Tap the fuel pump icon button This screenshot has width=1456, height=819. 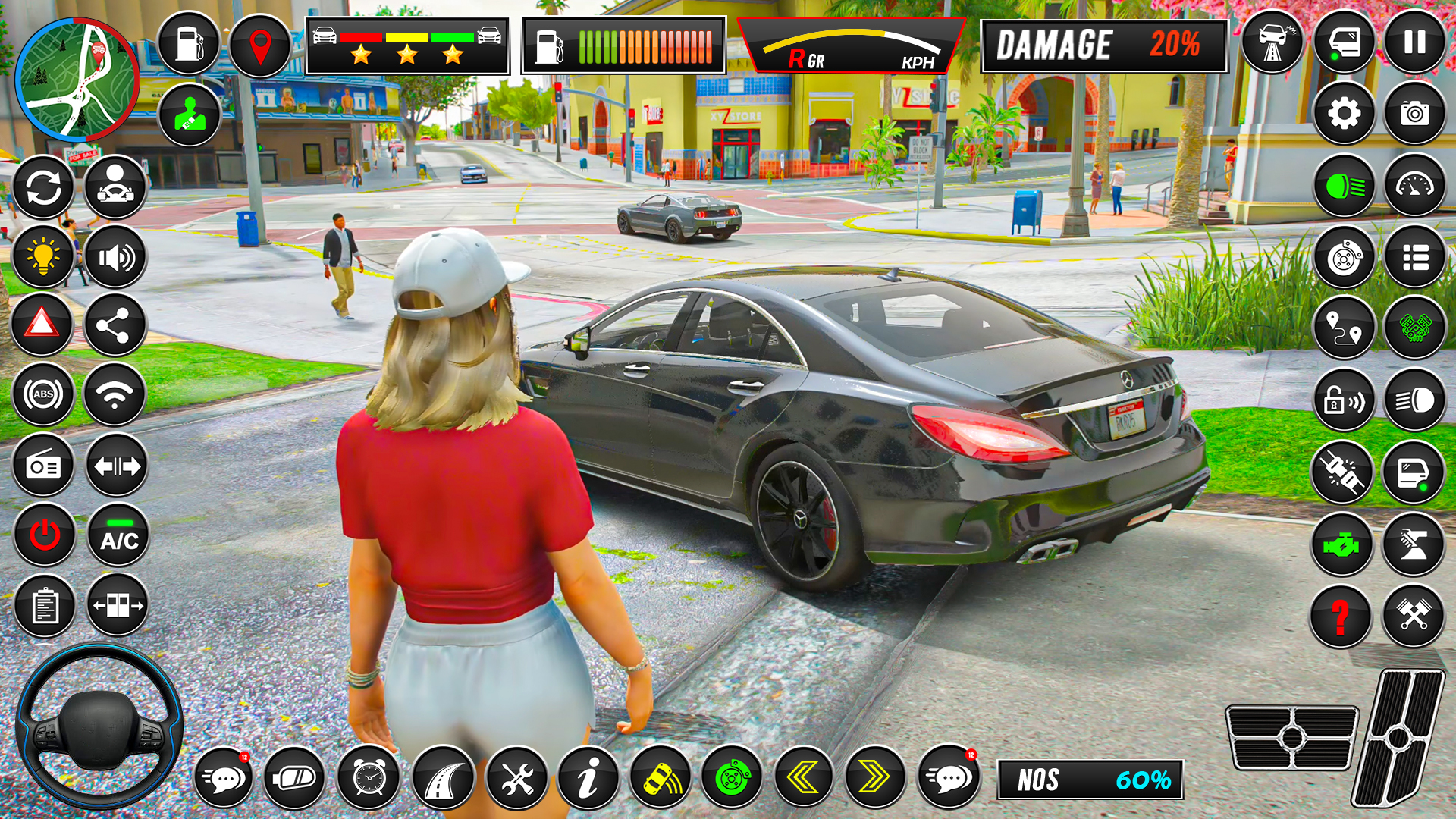pos(189,43)
